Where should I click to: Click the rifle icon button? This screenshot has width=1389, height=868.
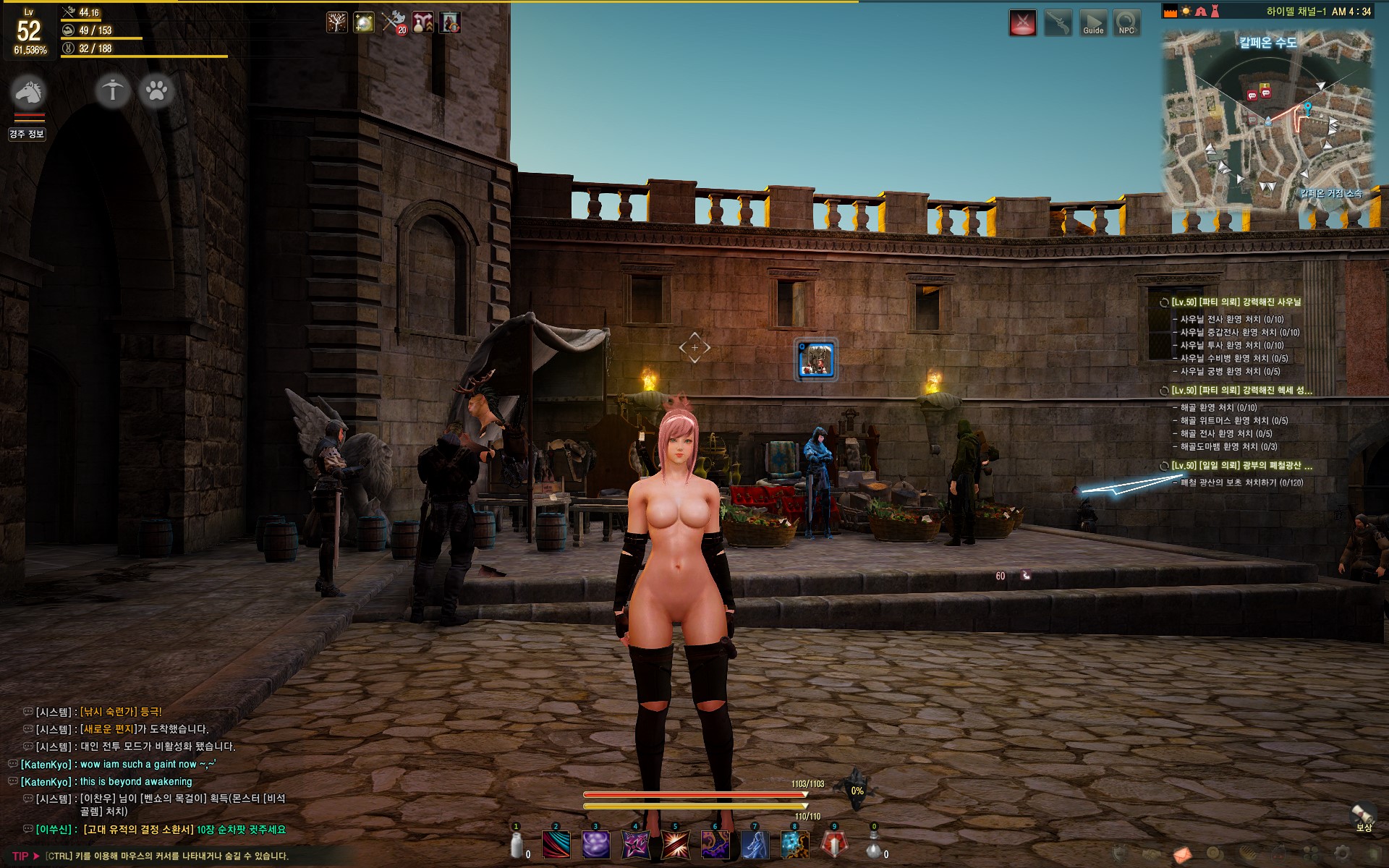(x=1058, y=23)
